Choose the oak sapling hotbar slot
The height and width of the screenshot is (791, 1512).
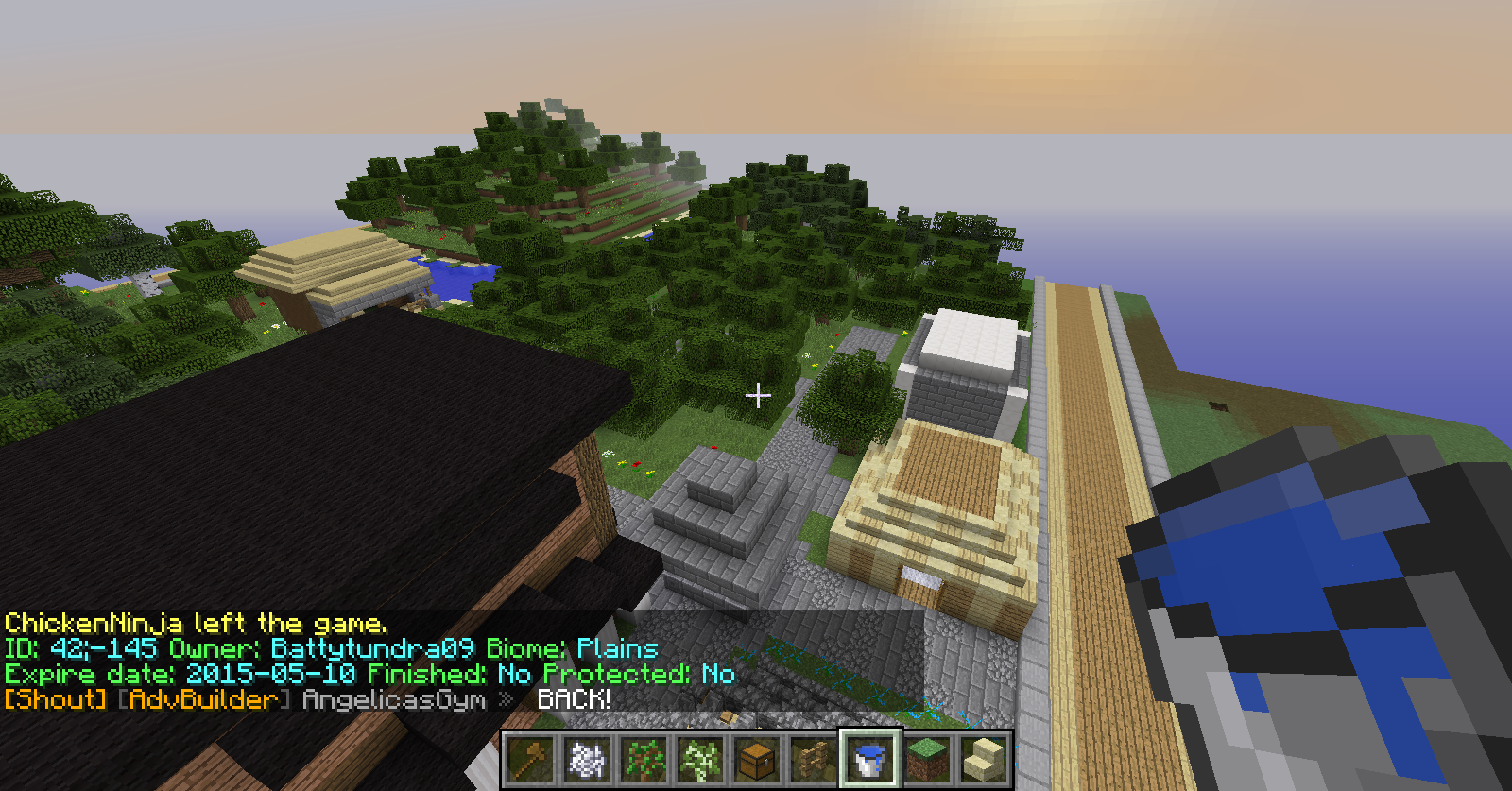(644, 759)
